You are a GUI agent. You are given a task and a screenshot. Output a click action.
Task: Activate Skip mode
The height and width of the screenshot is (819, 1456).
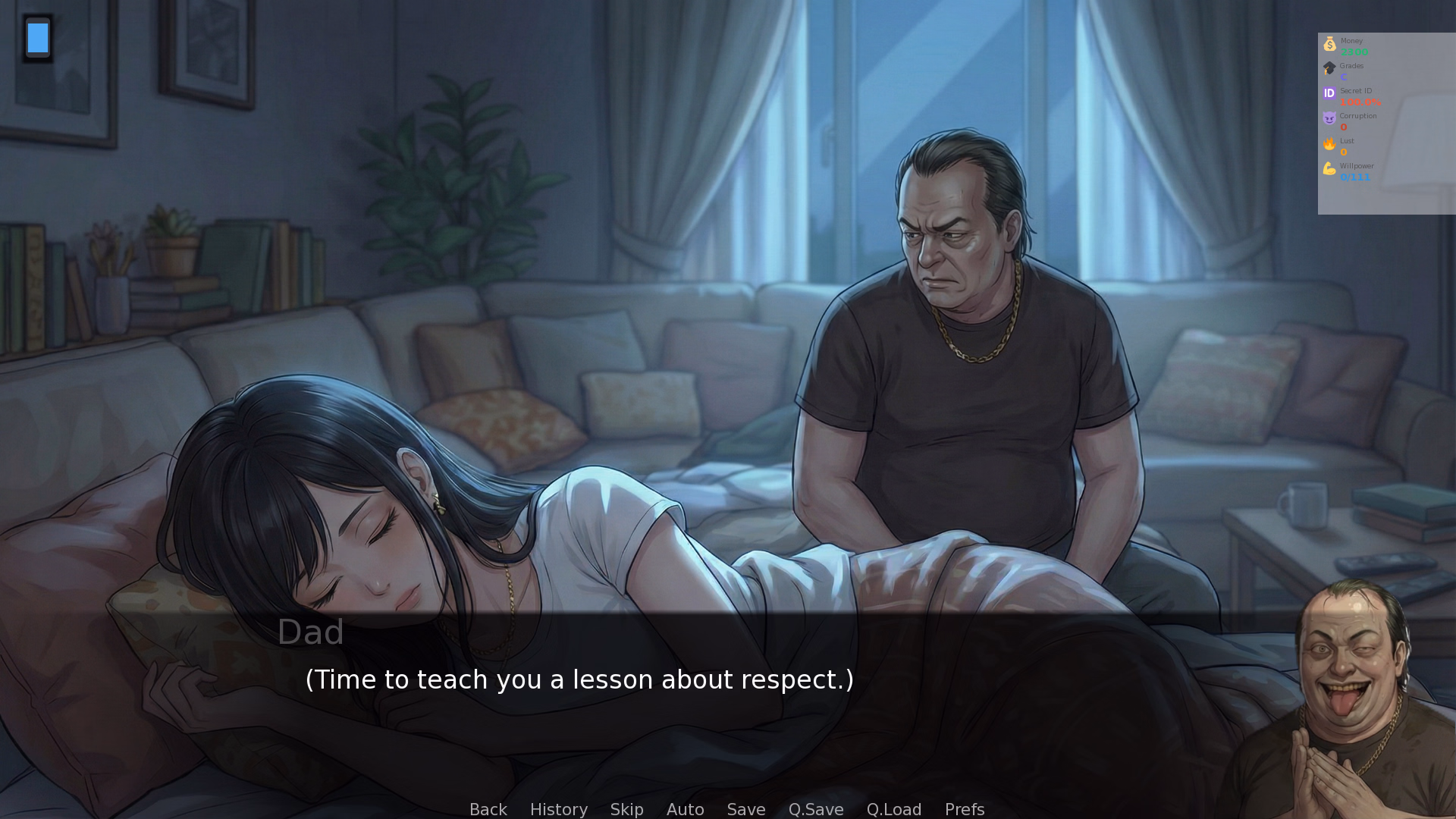click(626, 809)
